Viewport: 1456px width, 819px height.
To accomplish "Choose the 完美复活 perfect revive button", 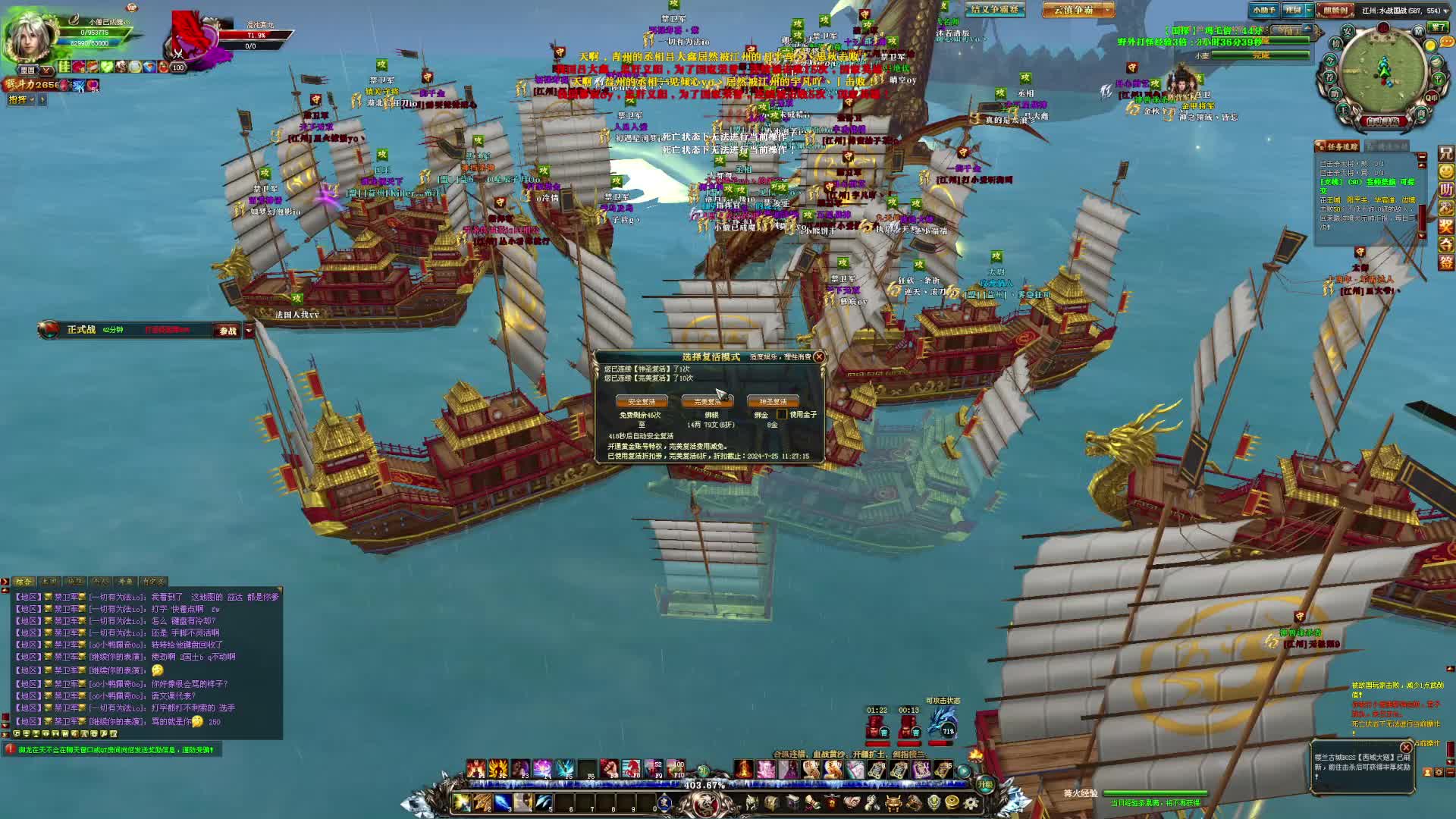I will pyautogui.click(x=707, y=401).
